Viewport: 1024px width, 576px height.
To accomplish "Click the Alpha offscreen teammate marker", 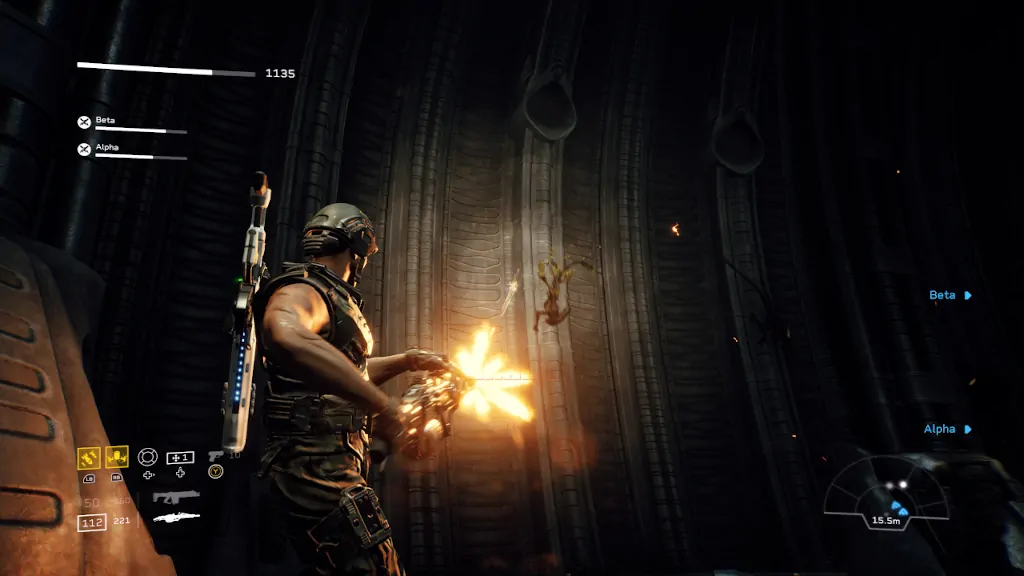I will 947,429.
